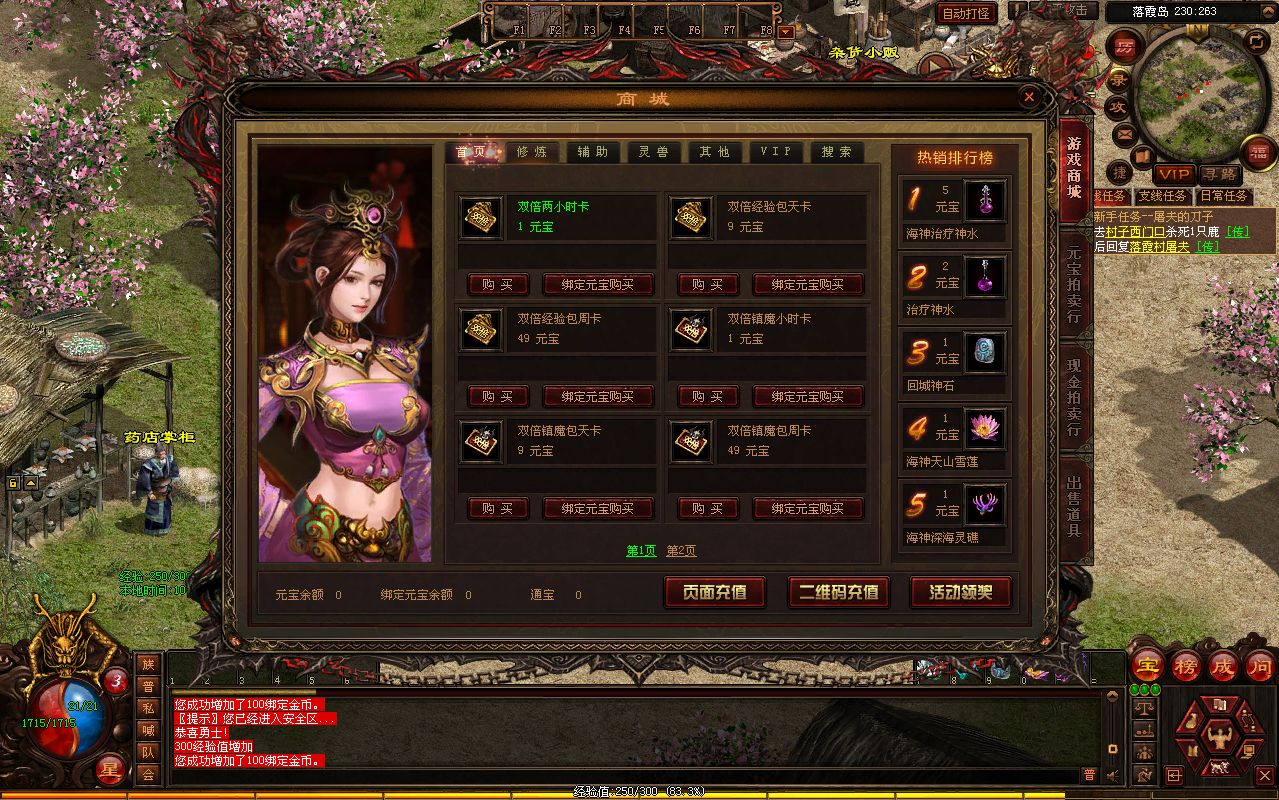Screen dimensions: 1279x800
Task: Toggle 自动打怪 auto-fight button
Action: pos(966,13)
